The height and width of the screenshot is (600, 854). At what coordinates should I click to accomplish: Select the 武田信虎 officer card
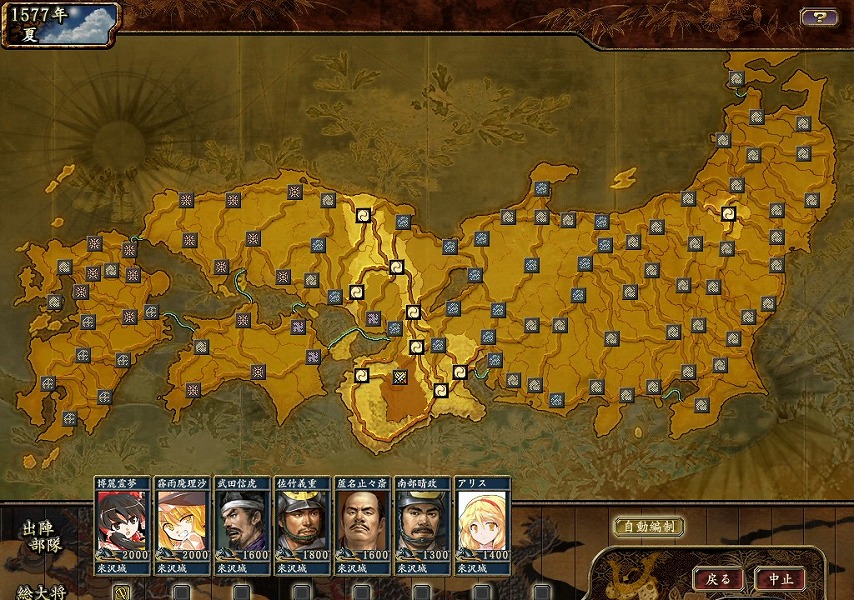pyautogui.click(x=242, y=525)
